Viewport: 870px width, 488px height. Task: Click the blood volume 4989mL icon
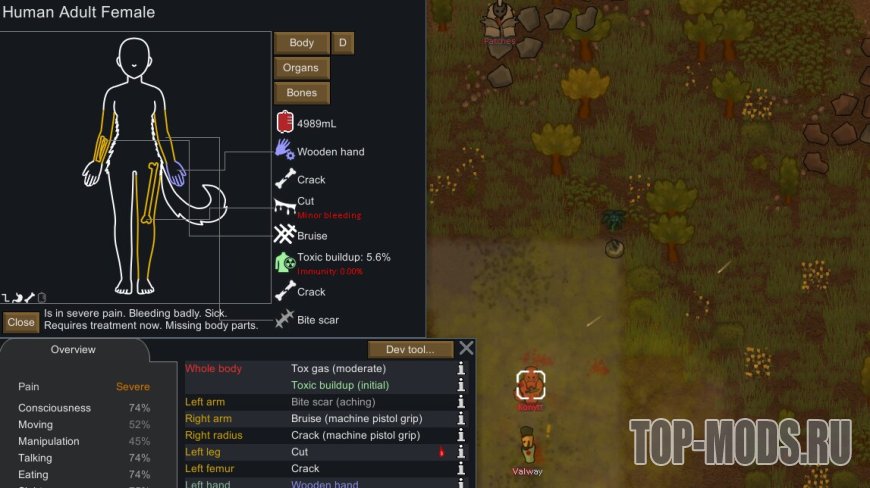pos(285,123)
